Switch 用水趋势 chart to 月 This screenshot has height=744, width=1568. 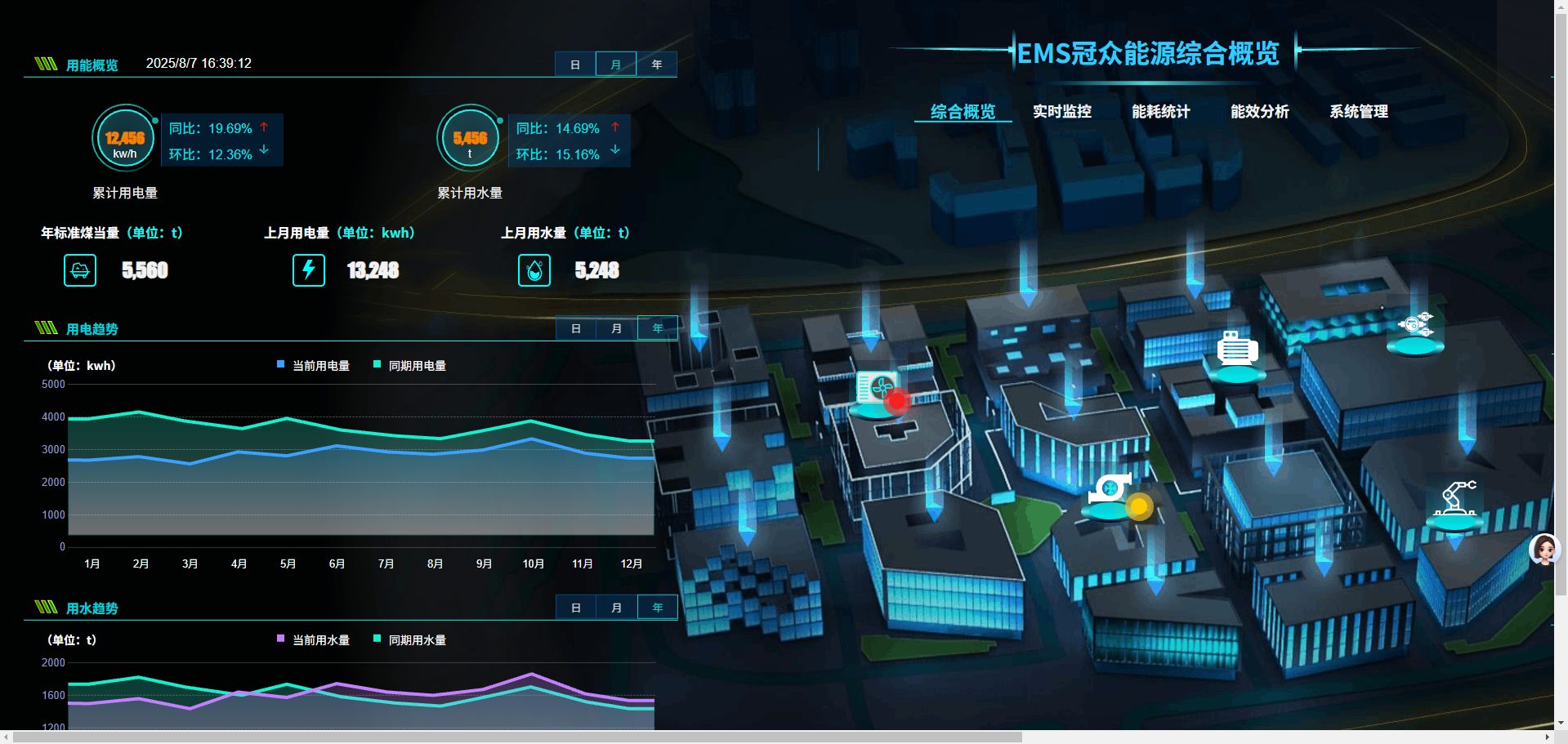click(x=617, y=608)
